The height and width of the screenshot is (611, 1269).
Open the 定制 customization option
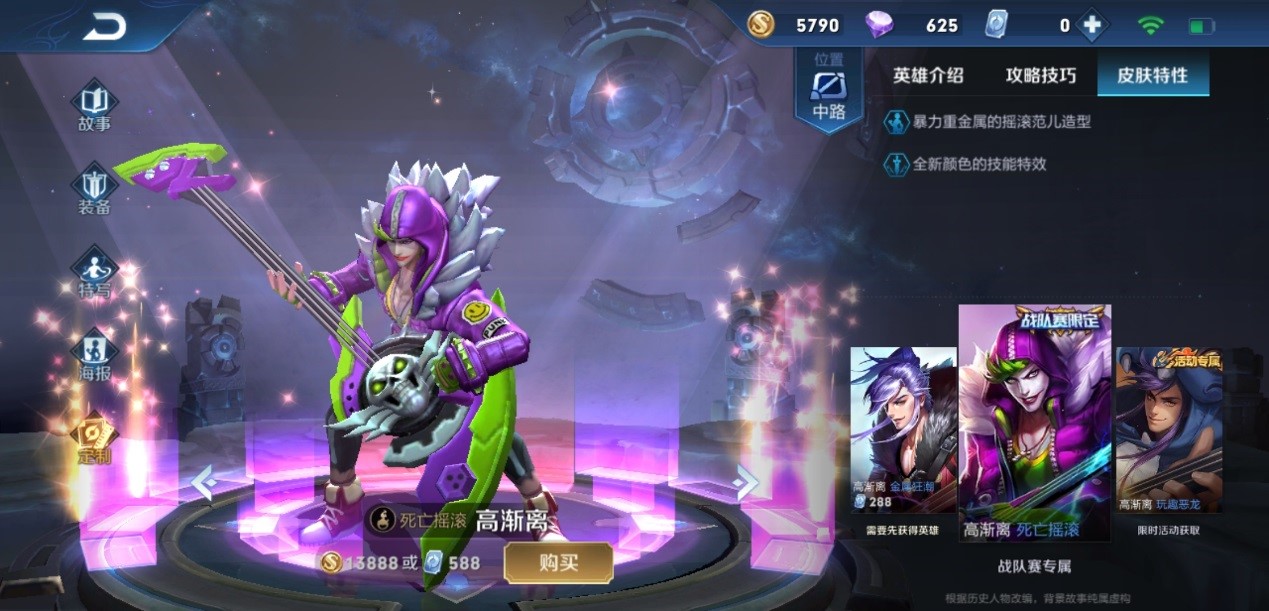coord(95,439)
